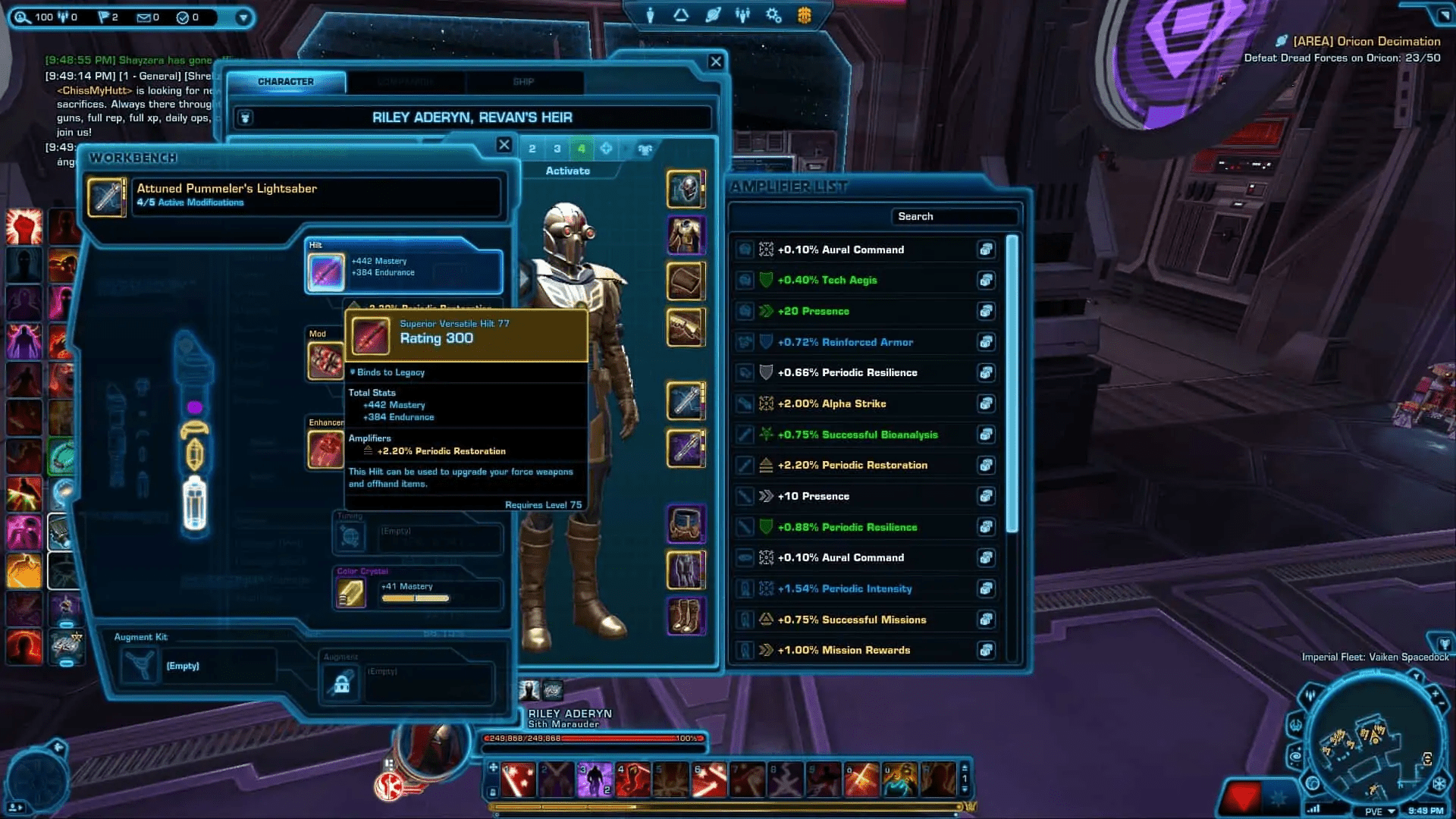Click the wrench icon on the minimap ring
This screenshot has width=1456, height=819.
(1296, 726)
